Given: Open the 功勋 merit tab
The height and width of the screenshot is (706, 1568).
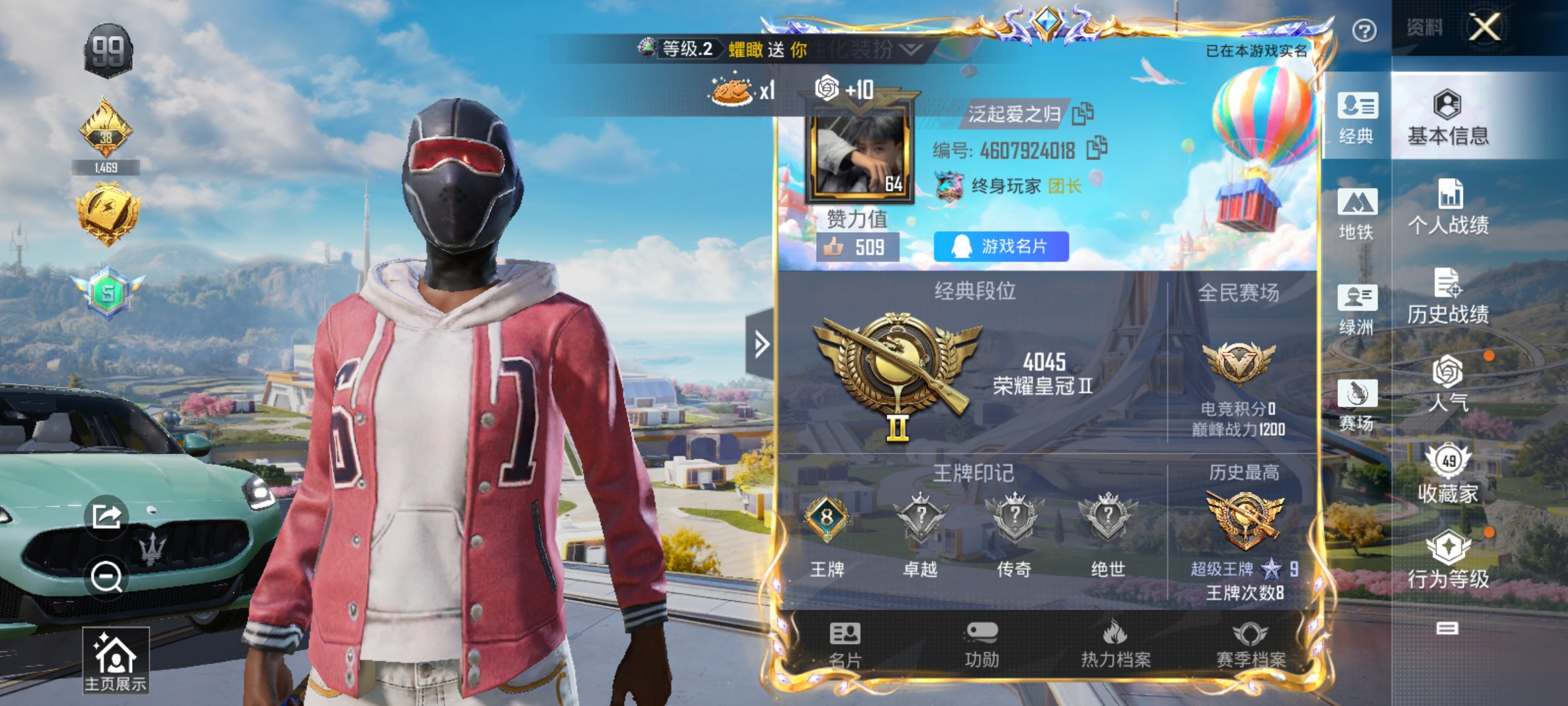Looking at the screenshot, I should coord(981,644).
